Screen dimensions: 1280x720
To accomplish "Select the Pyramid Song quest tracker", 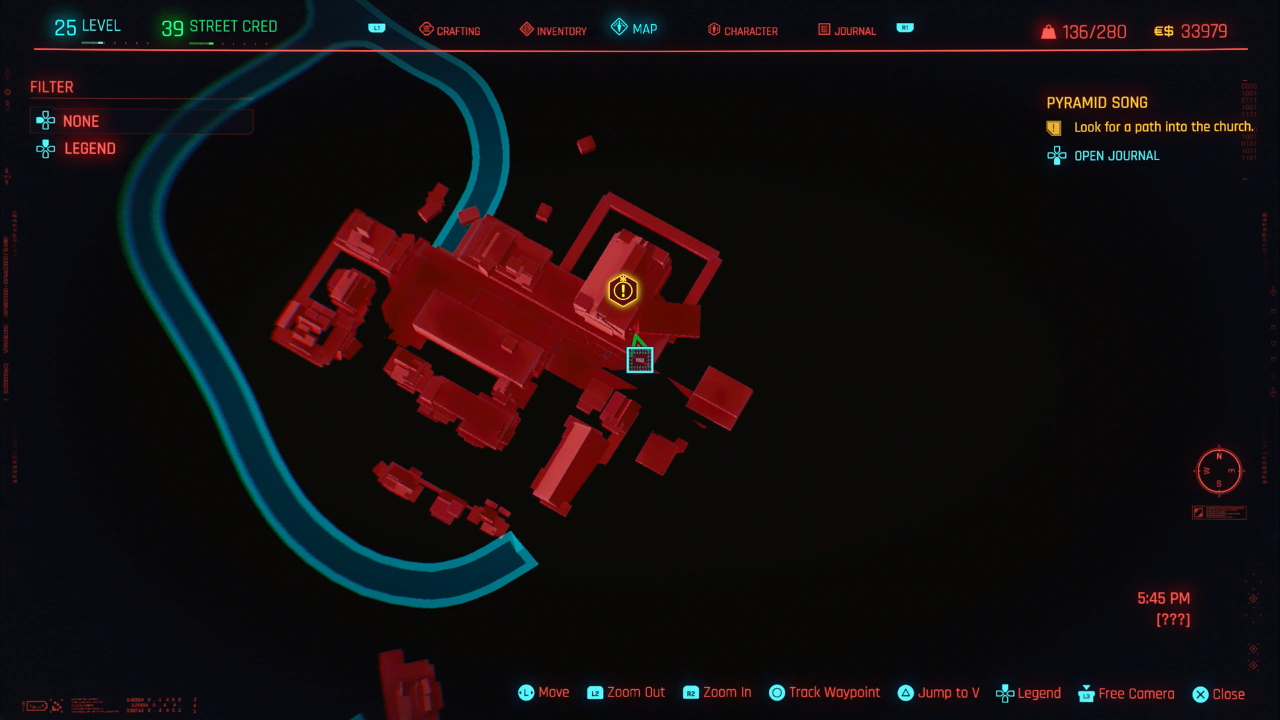I will click(x=1097, y=103).
